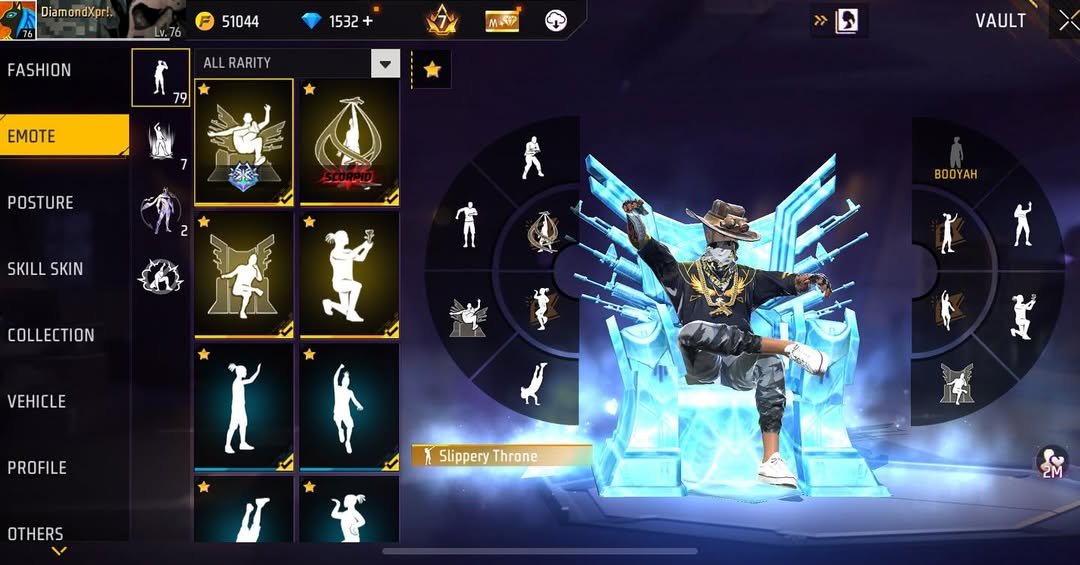Go to the Vehicle tab
Image resolution: width=1080 pixels, height=565 pixels.
coord(37,401)
